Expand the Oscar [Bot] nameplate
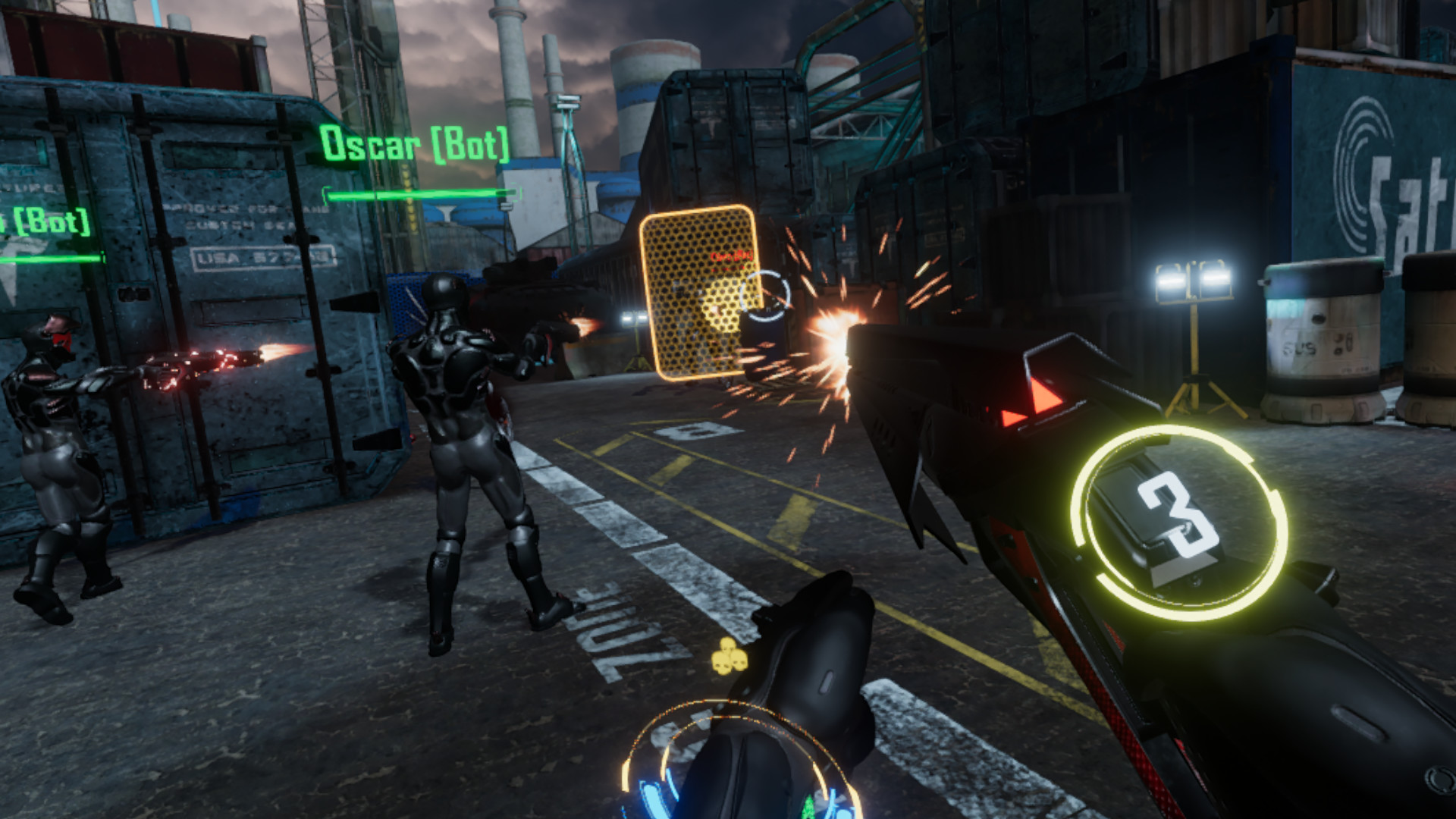This screenshot has height=819, width=1456. pos(416,141)
